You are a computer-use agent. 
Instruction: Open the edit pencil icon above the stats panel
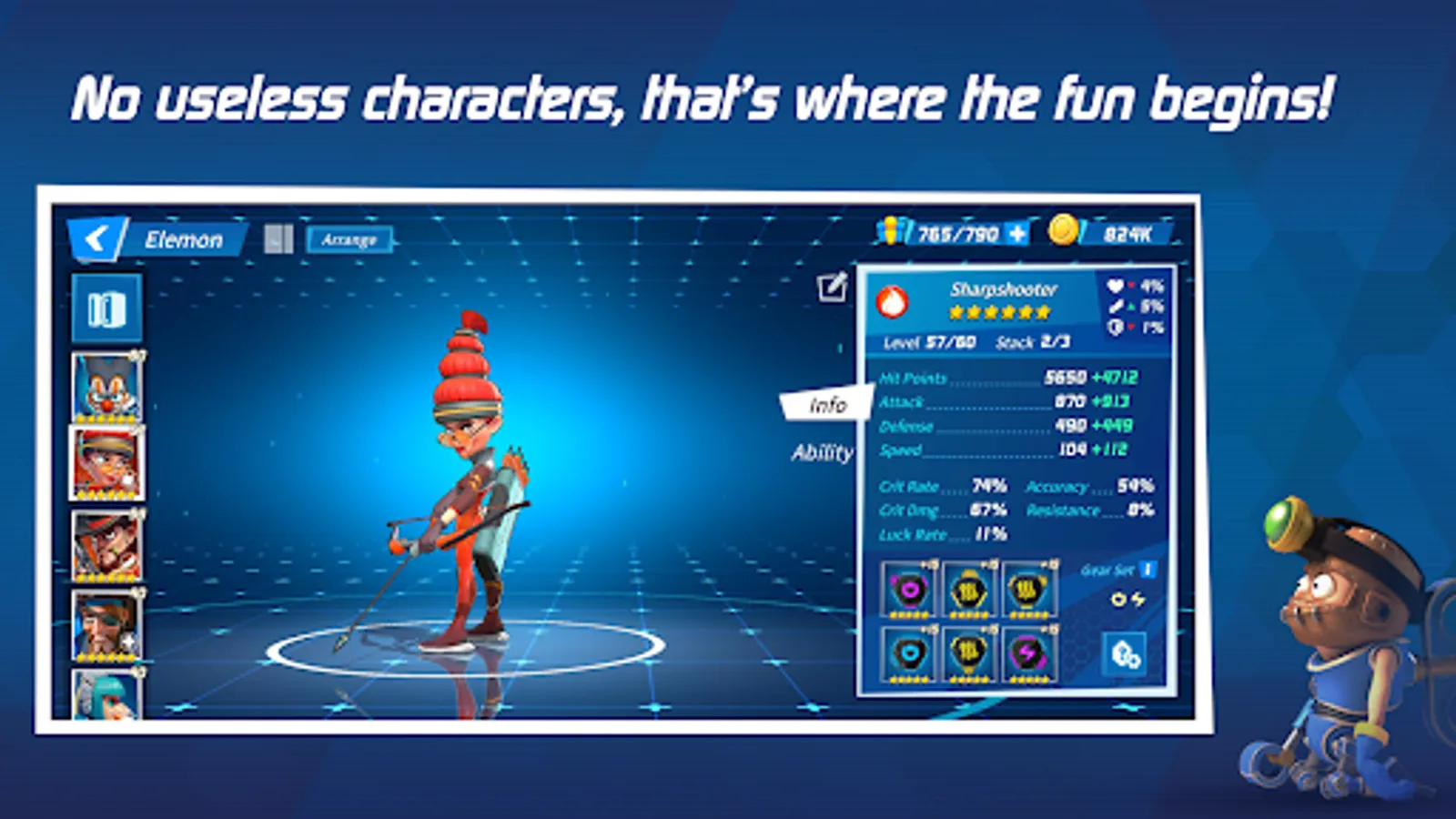[x=830, y=287]
